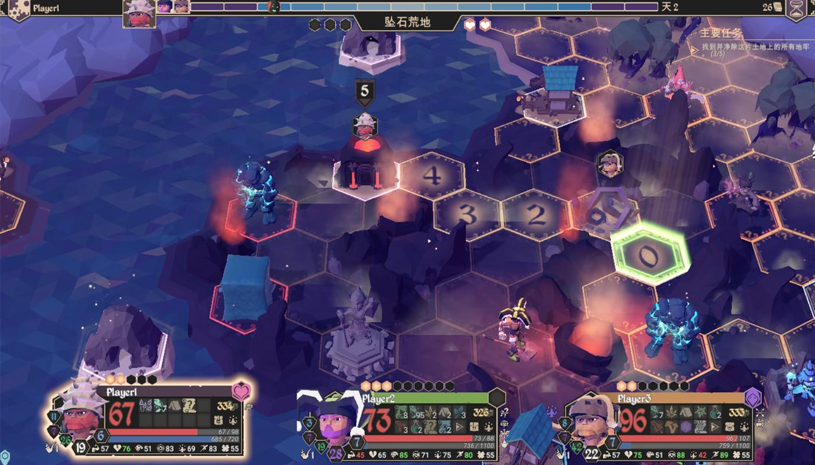Viewport: 815px width, 465px height.
Task: Click the pink heart badge on Player1's panel
Action: pos(242,391)
